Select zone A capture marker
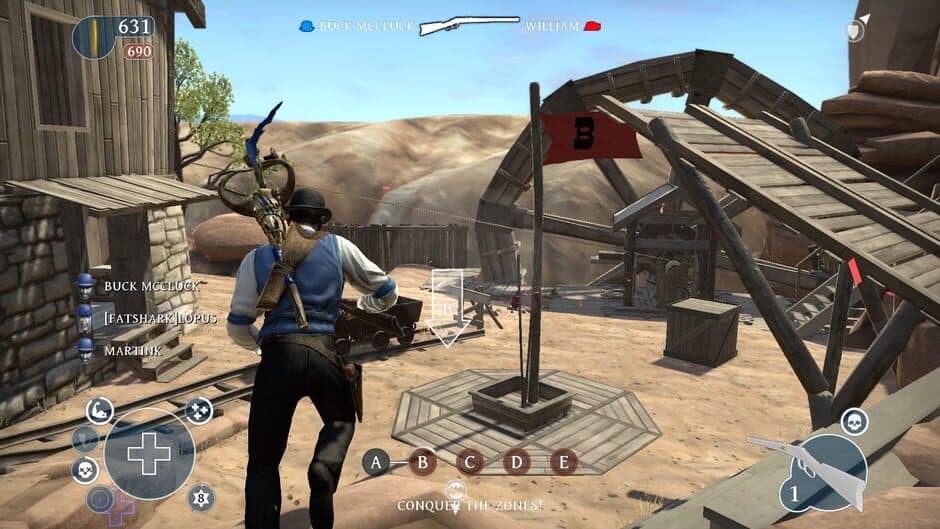940x529 pixels. point(376,461)
